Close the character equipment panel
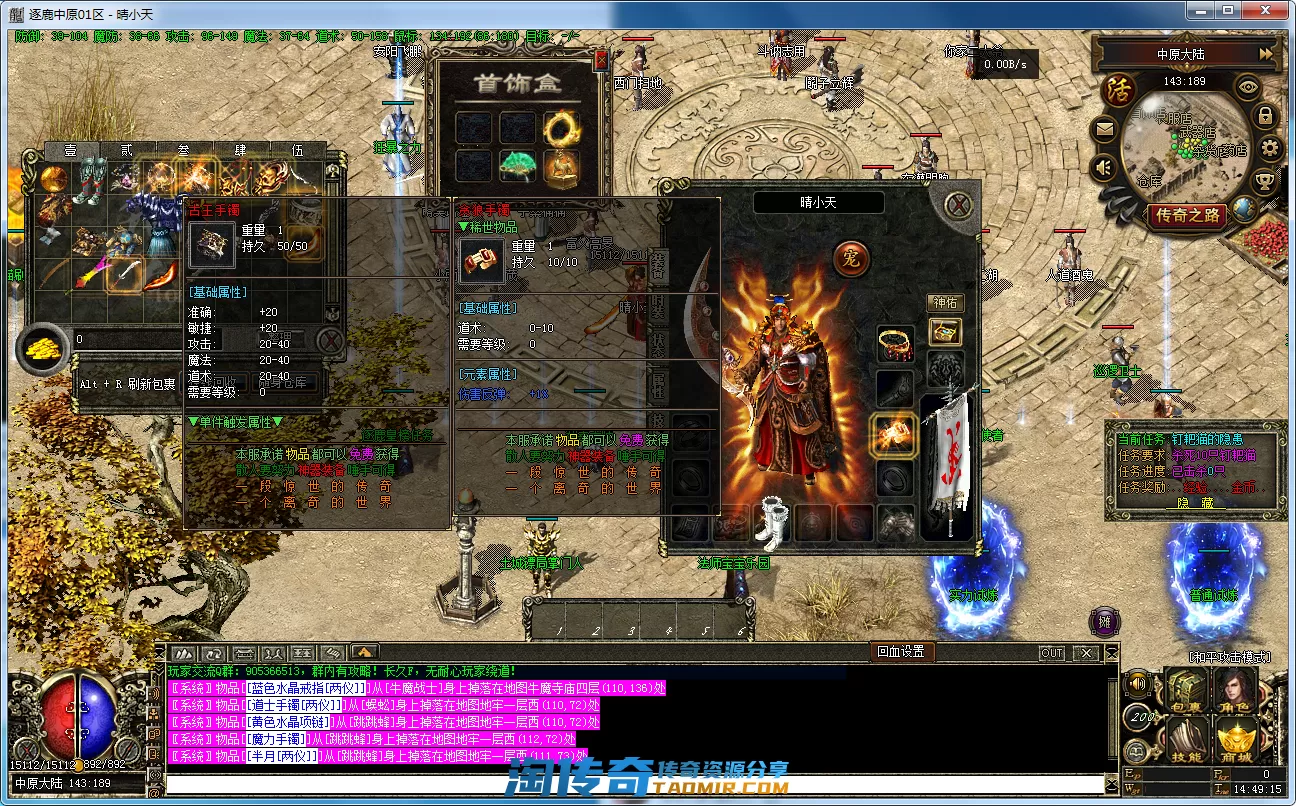Viewport: 1296px width, 806px height. tap(960, 205)
